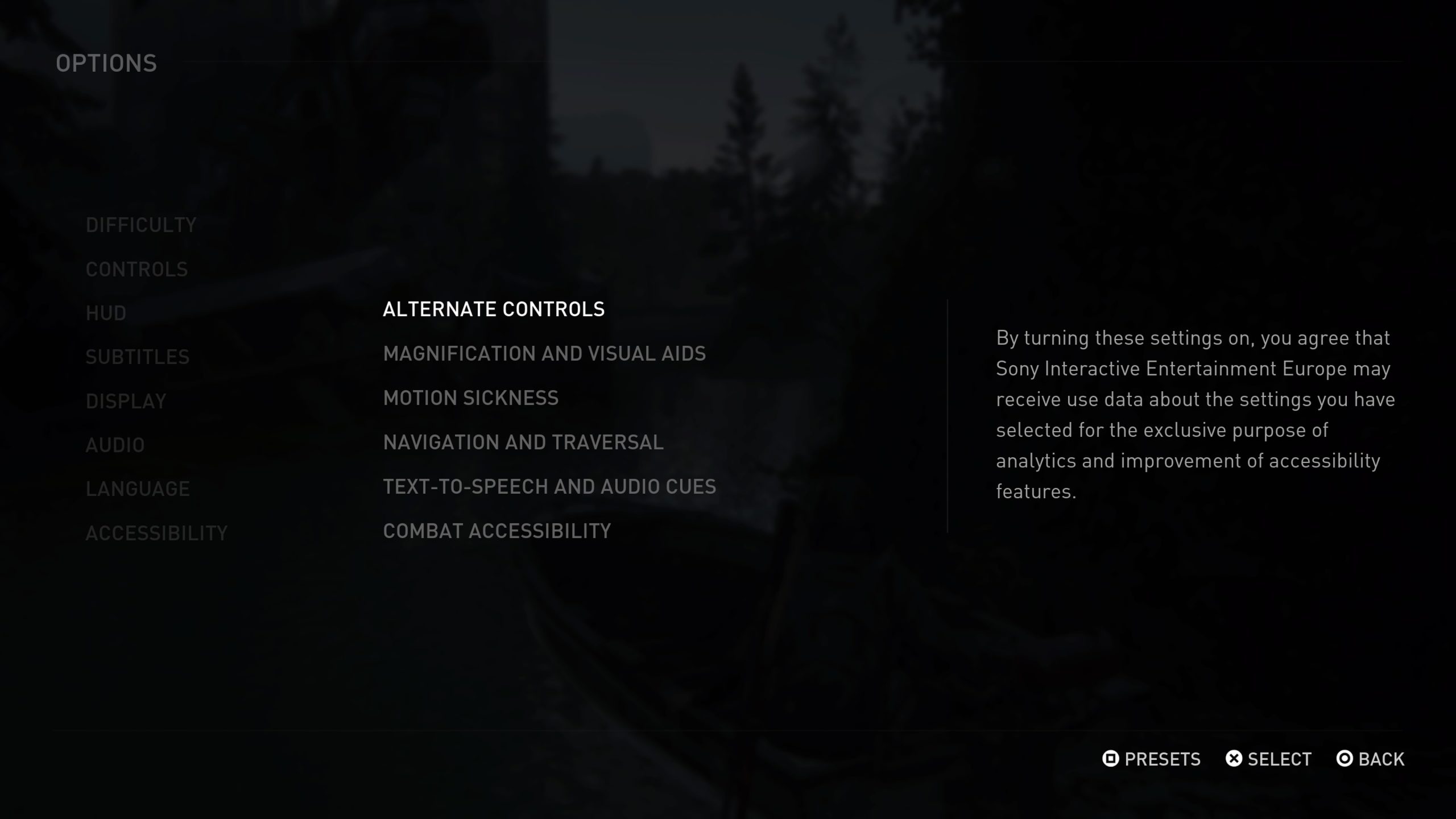The width and height of the screenshot is (1456, 819).
Task: Select the Controls category
Action: (136, 270)
